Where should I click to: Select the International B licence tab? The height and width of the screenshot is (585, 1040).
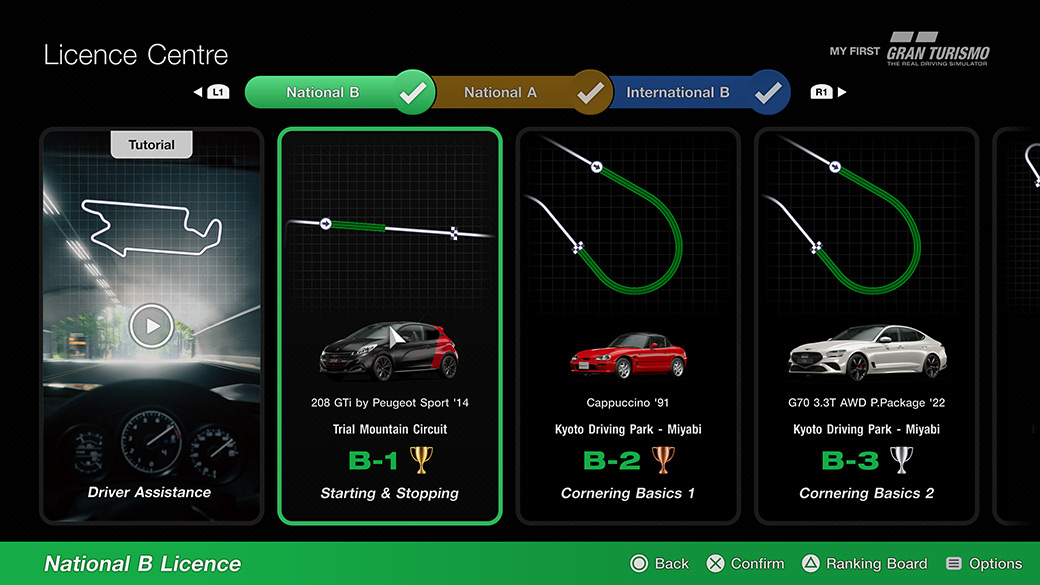click(677, 93)
